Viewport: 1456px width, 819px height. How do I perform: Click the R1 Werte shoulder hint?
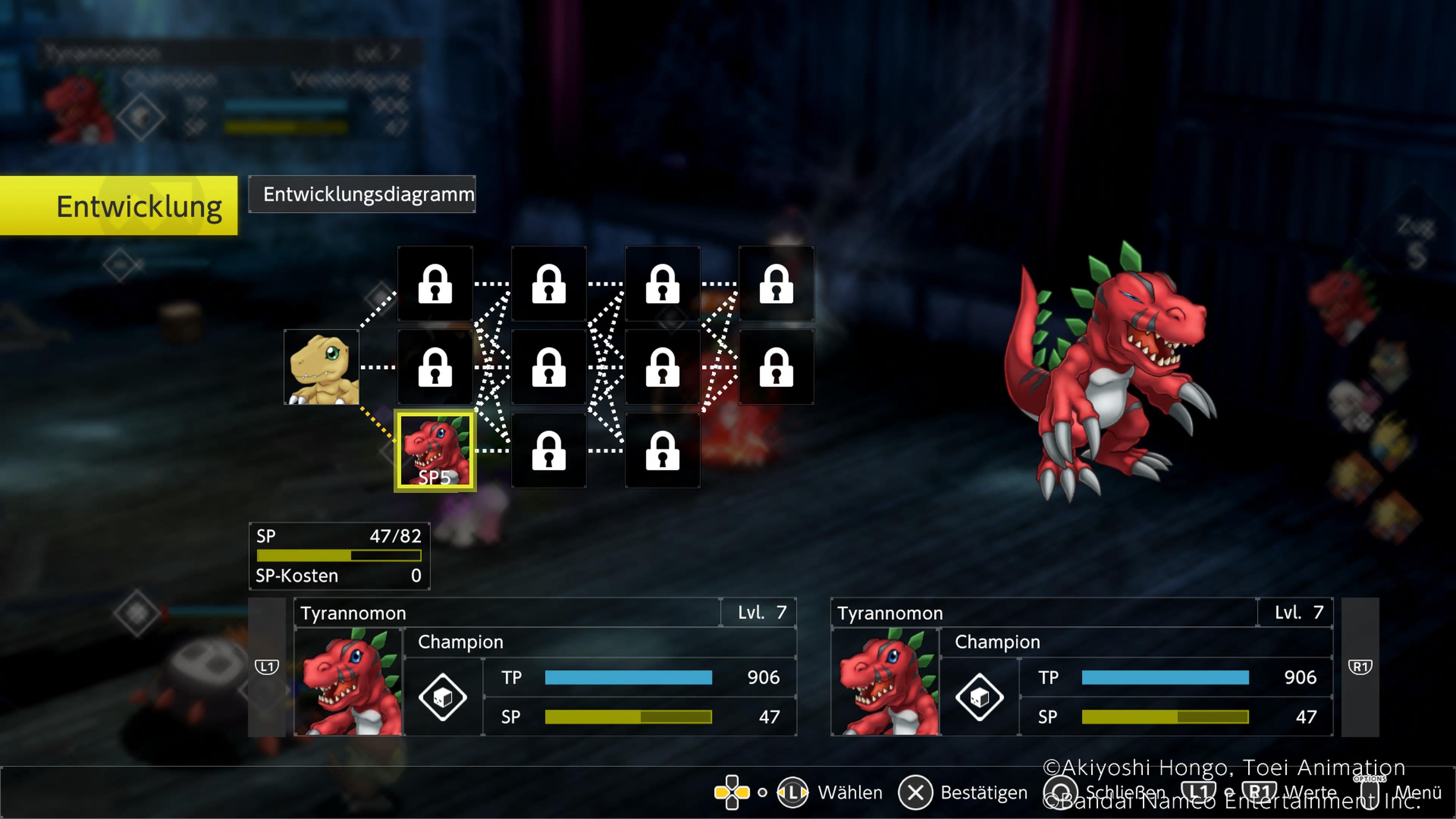1261,791
